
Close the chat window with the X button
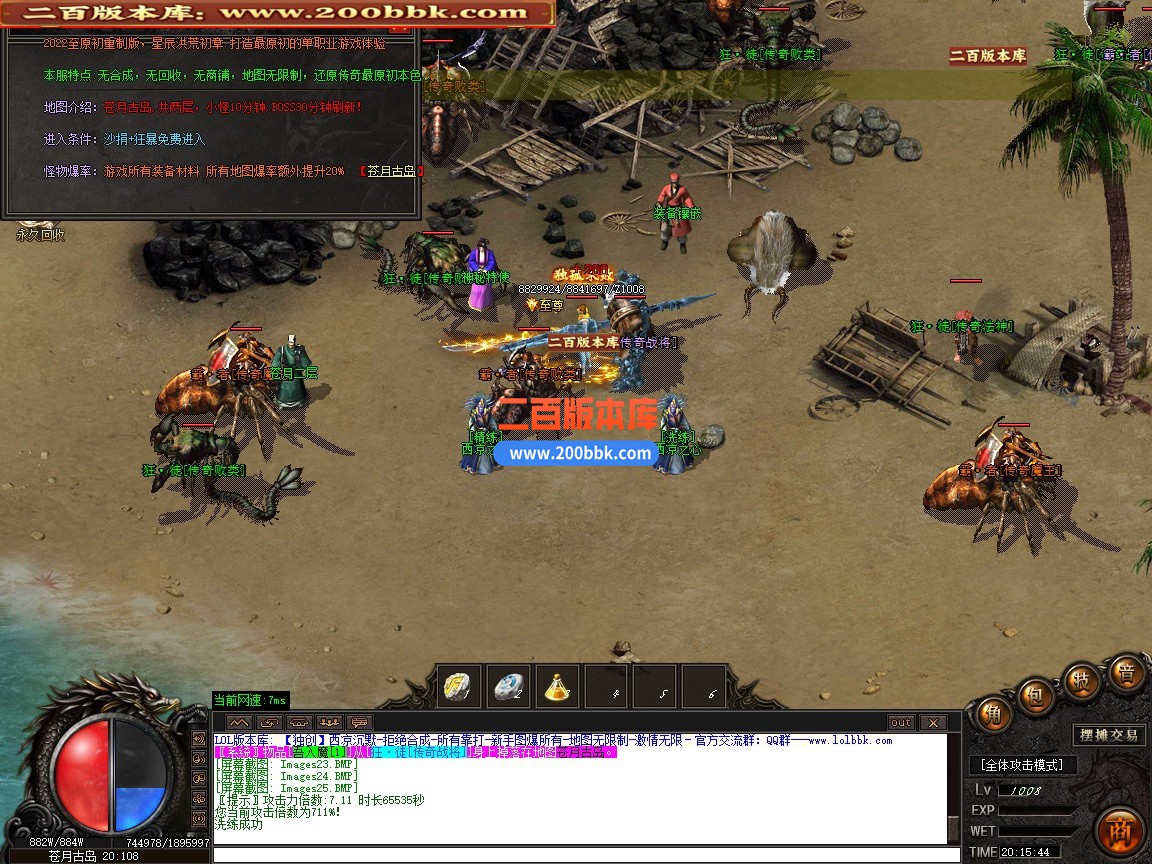pos(932,722)
